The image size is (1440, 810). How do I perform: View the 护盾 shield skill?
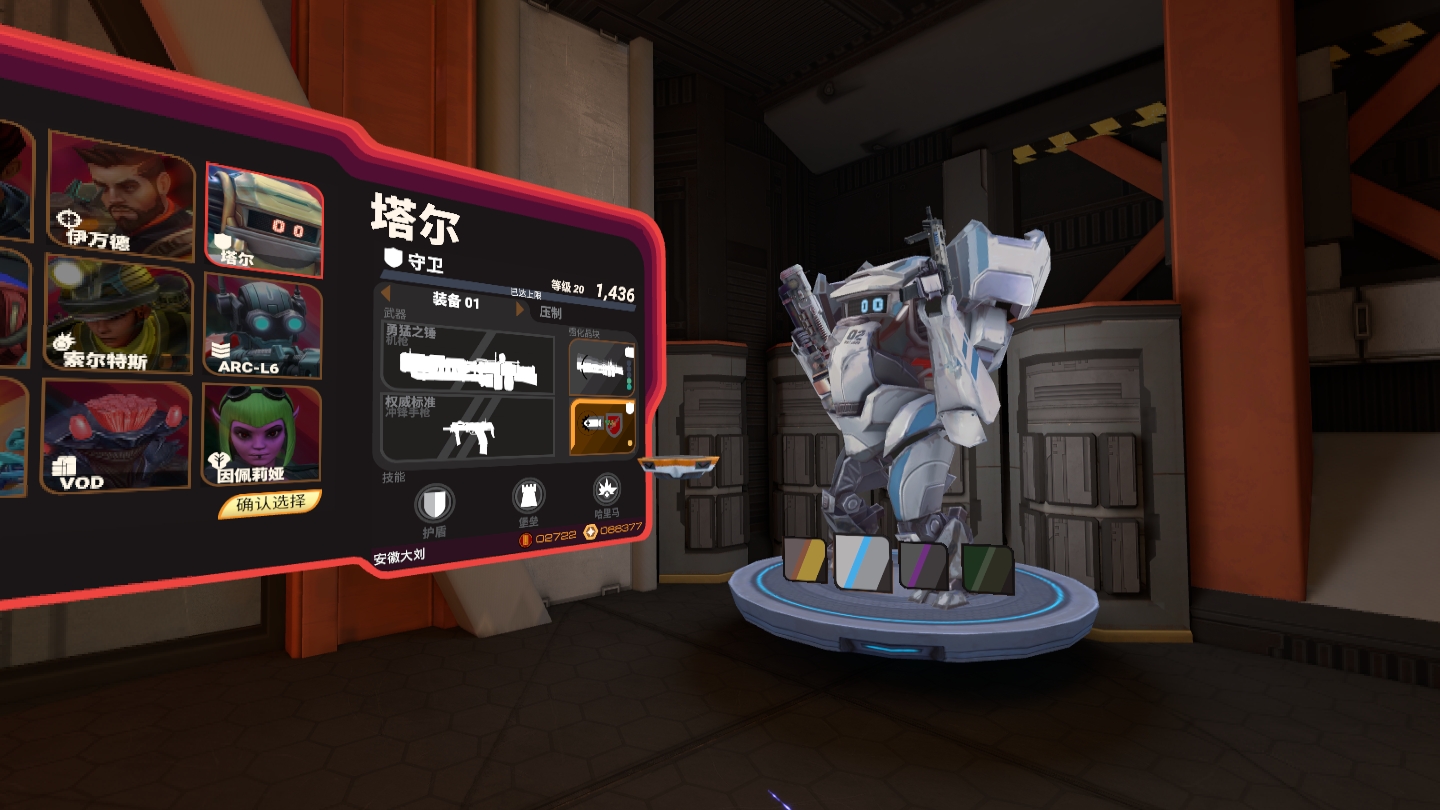click(x=433, y=503)
